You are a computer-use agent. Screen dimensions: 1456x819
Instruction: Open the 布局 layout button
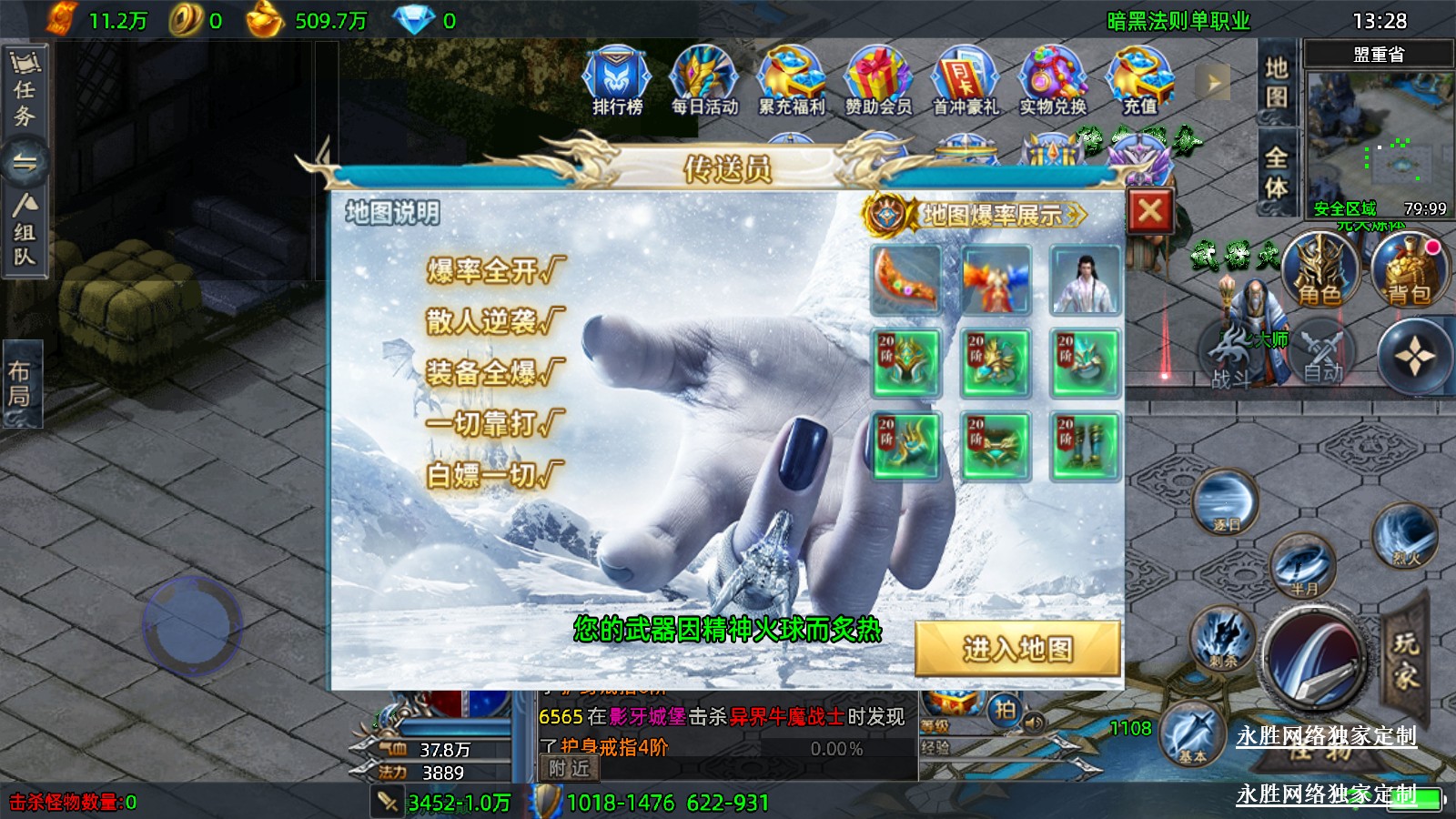(x=22, y=383)
